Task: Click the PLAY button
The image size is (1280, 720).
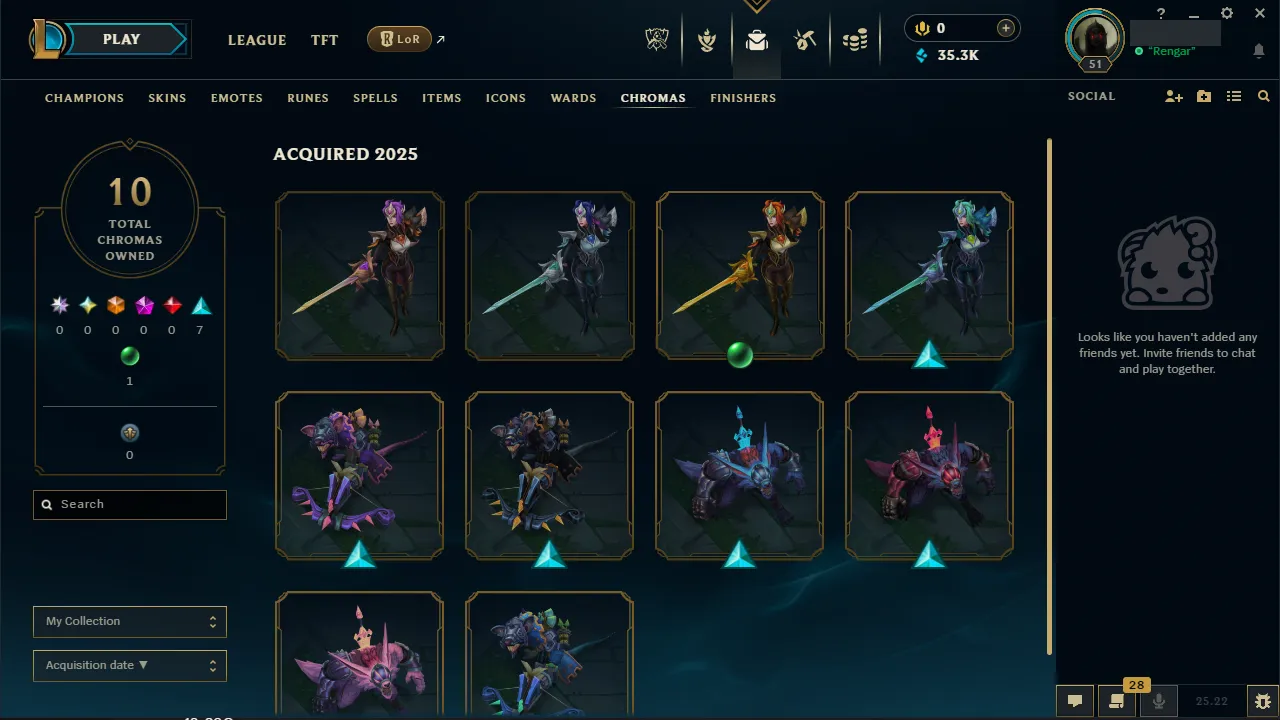Action: point(122,40)
